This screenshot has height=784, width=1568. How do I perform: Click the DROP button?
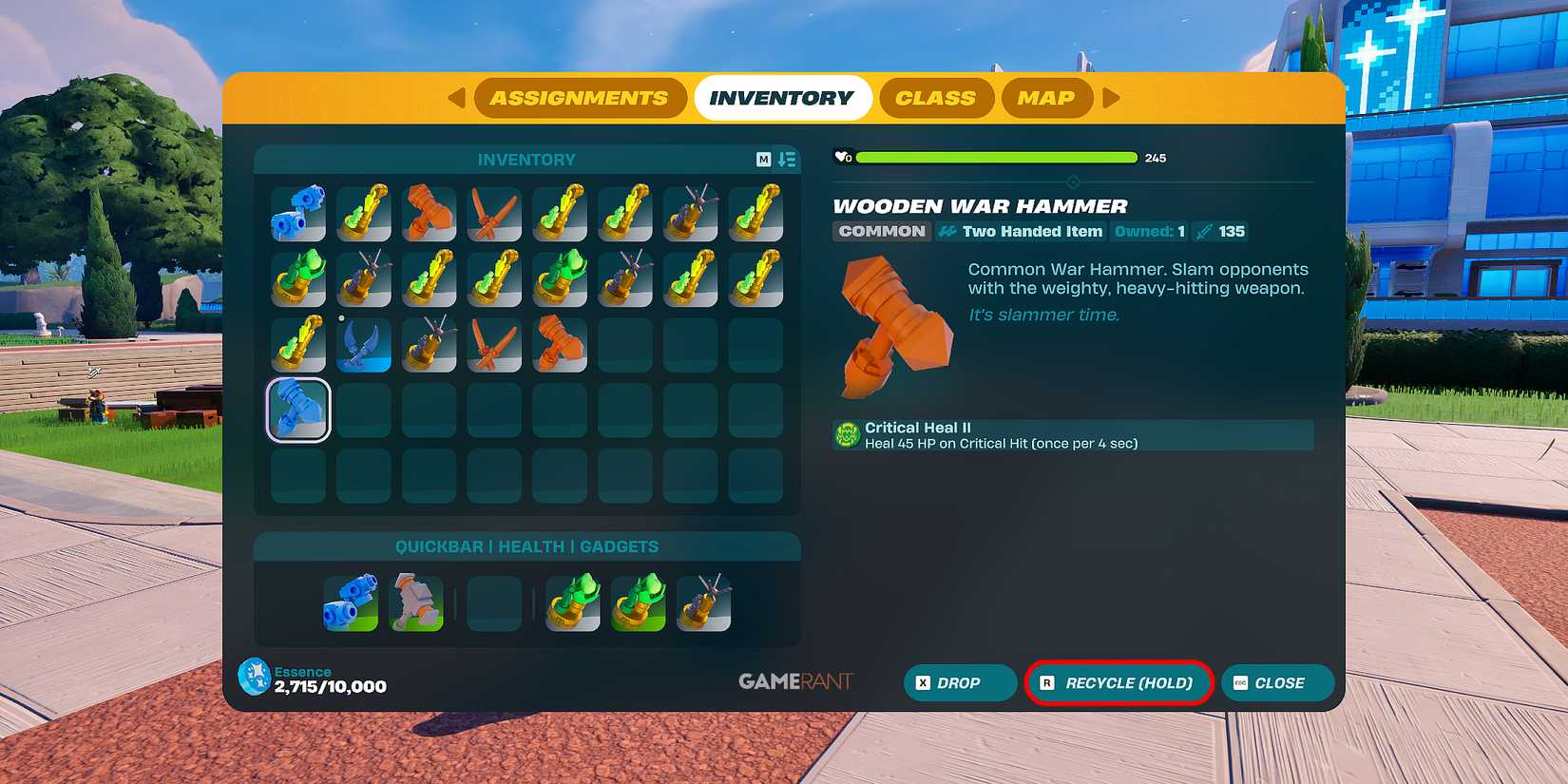pyautogui.click(x=960, y=682)
